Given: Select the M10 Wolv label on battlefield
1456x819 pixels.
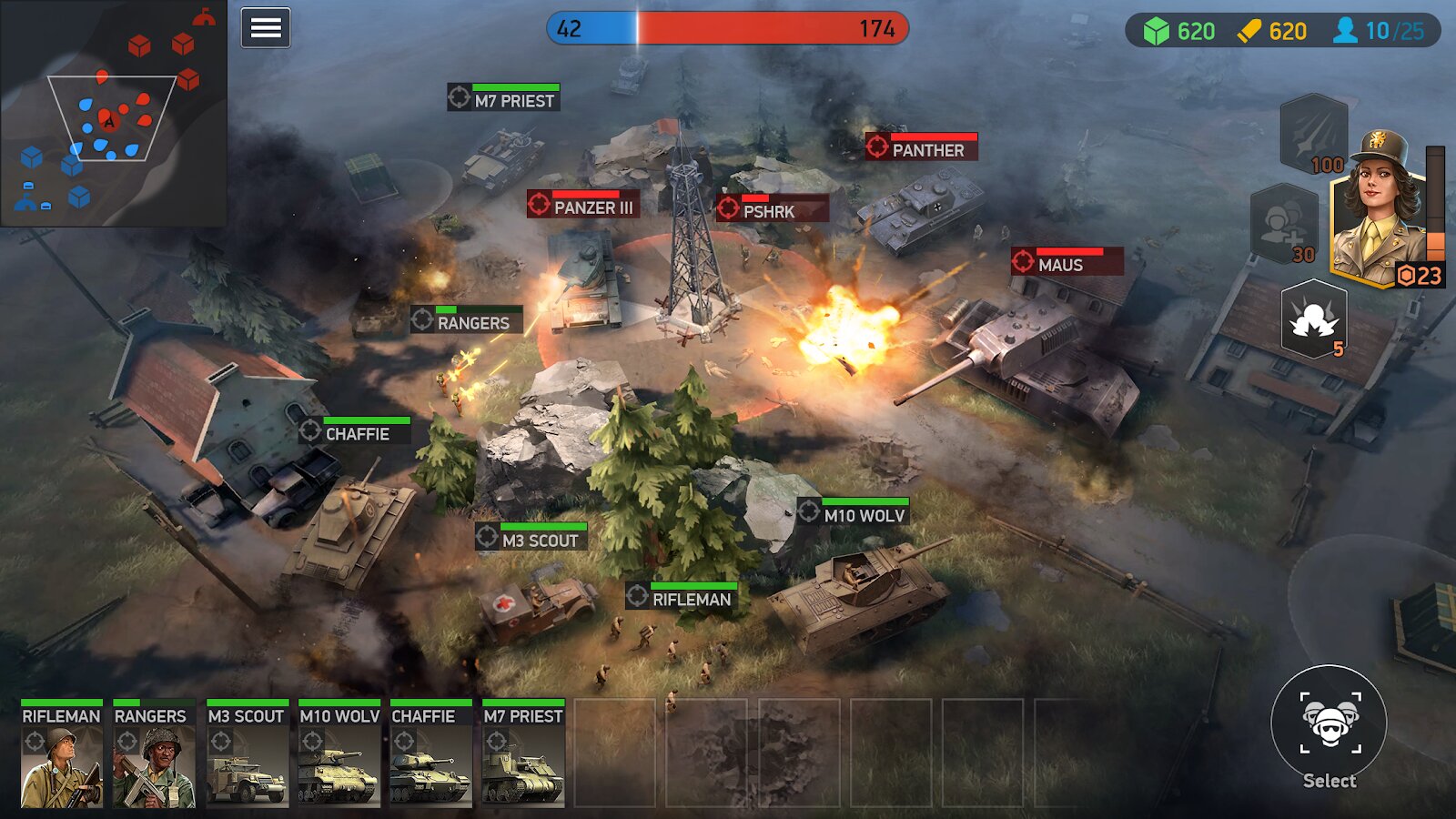Looking at the screenshot, I should (854, 514).
